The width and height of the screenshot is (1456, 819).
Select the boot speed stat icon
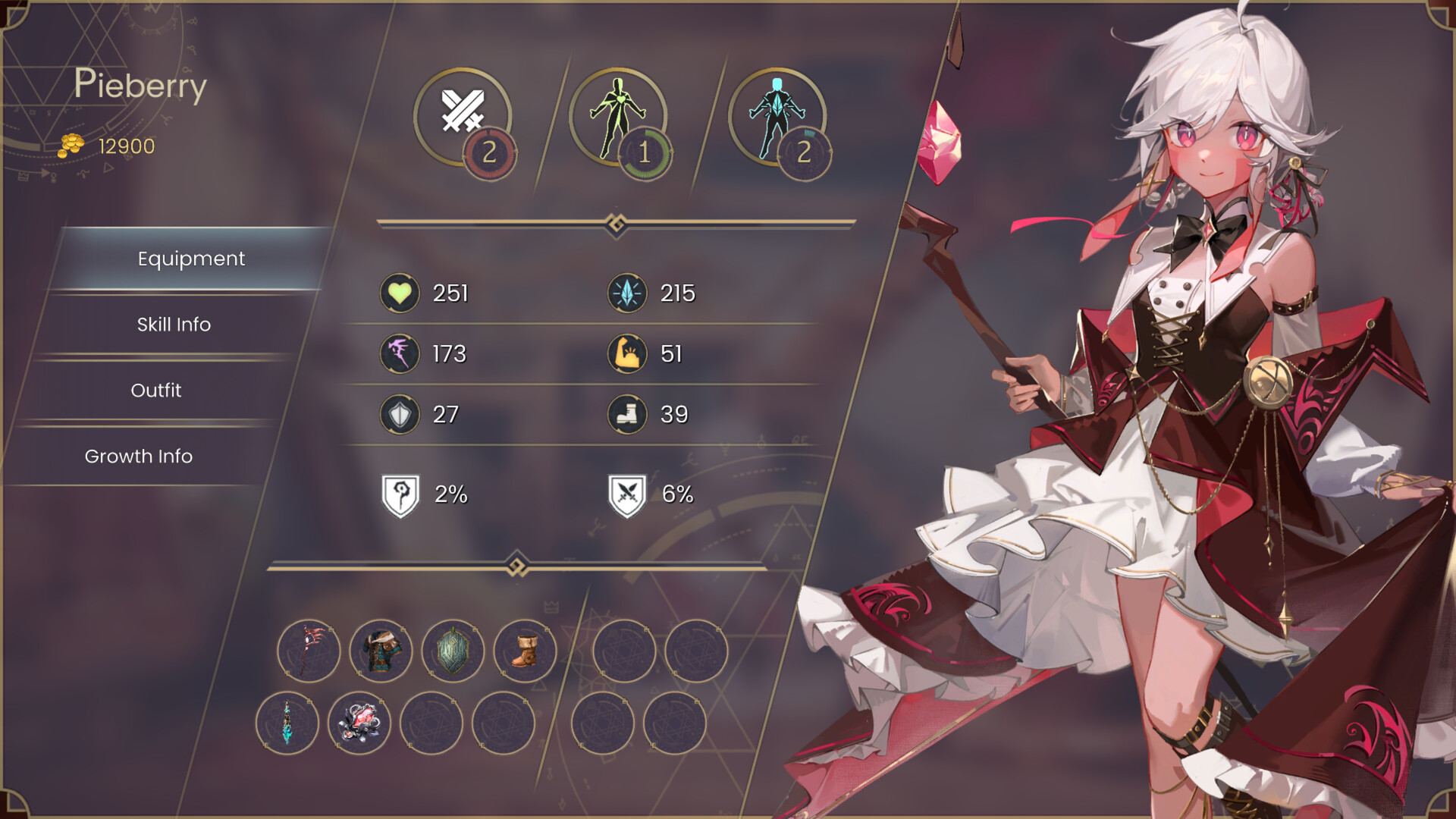[627, 415]
